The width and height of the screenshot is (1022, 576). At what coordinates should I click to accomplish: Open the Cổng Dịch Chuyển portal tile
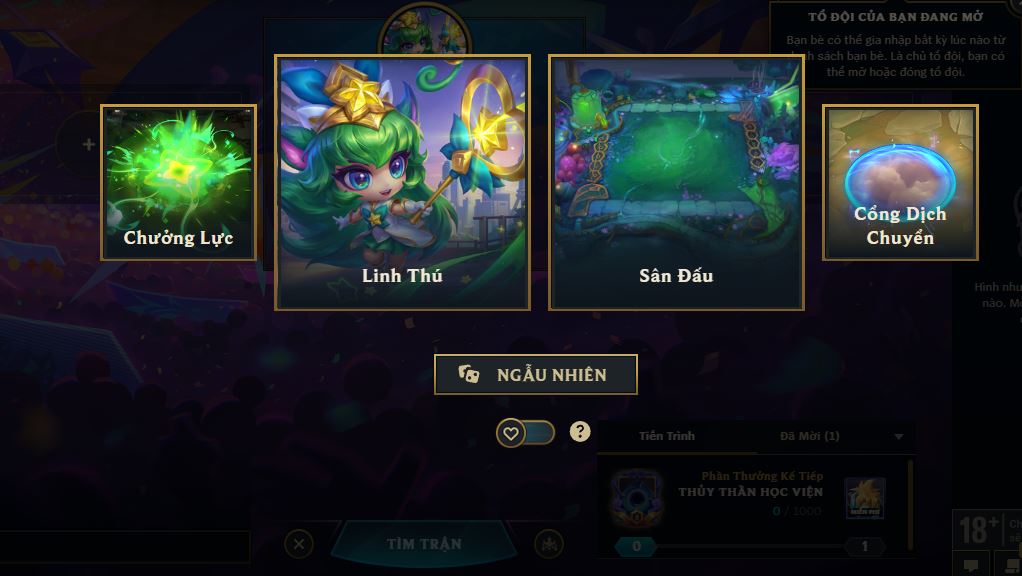pos(900,182)
